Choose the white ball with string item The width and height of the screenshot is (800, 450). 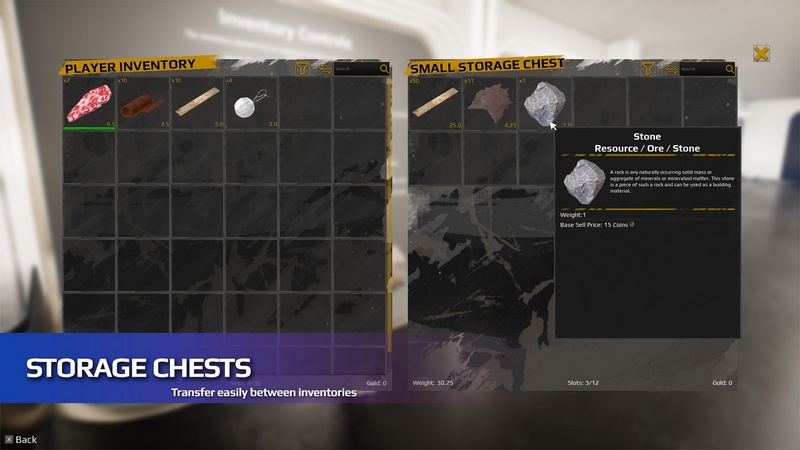pyautogui.click(x=251, y=102)
